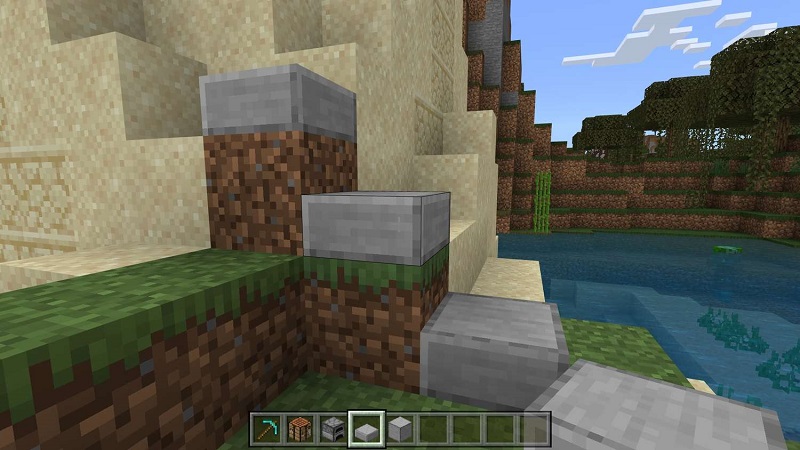Pick the stone slab hotbar slot
This screenshot has width=800, height=450.
[366, 427]
